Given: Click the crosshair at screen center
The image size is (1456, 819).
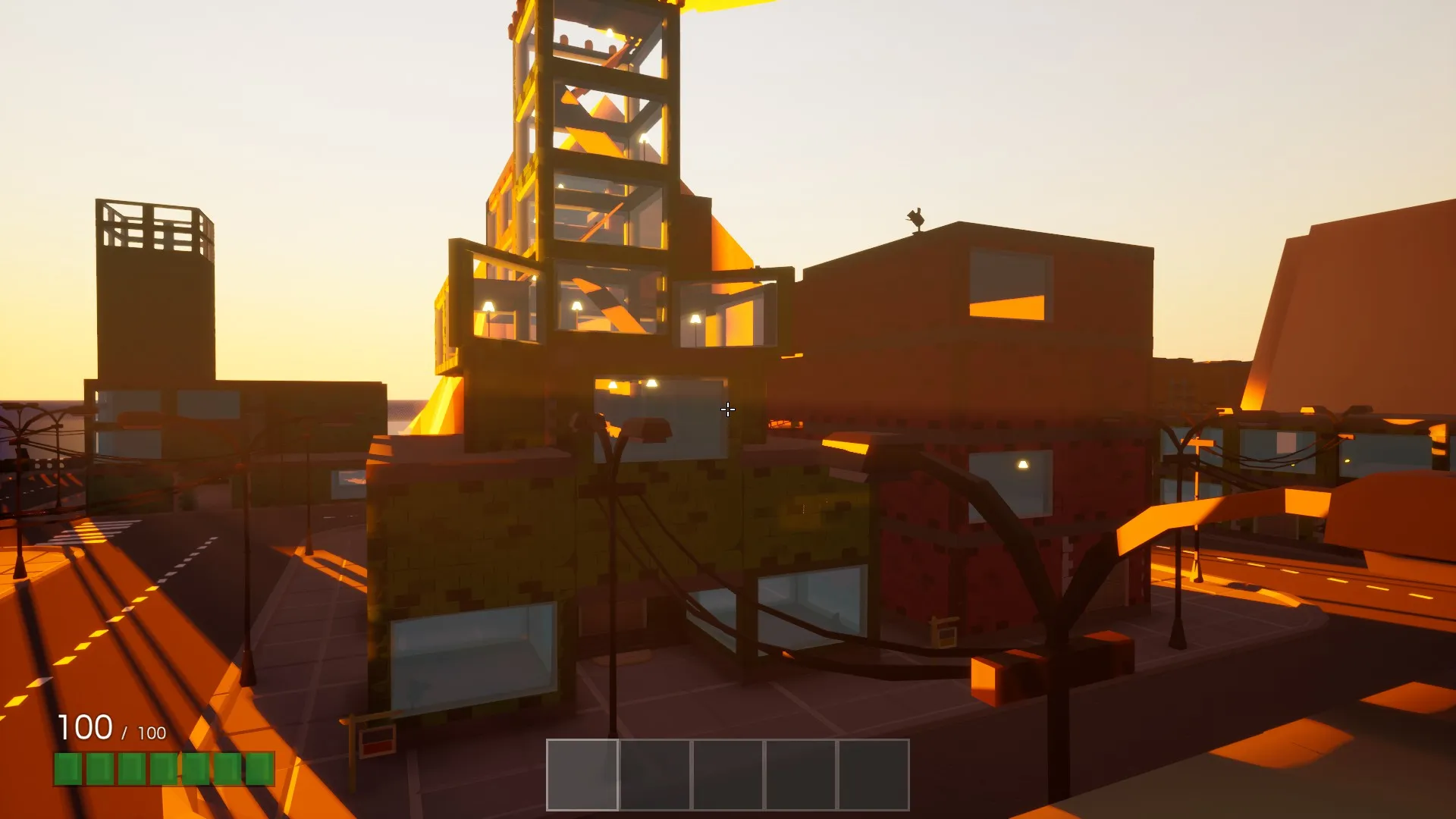Looking at the screenshot, I should tap(728, 409).
